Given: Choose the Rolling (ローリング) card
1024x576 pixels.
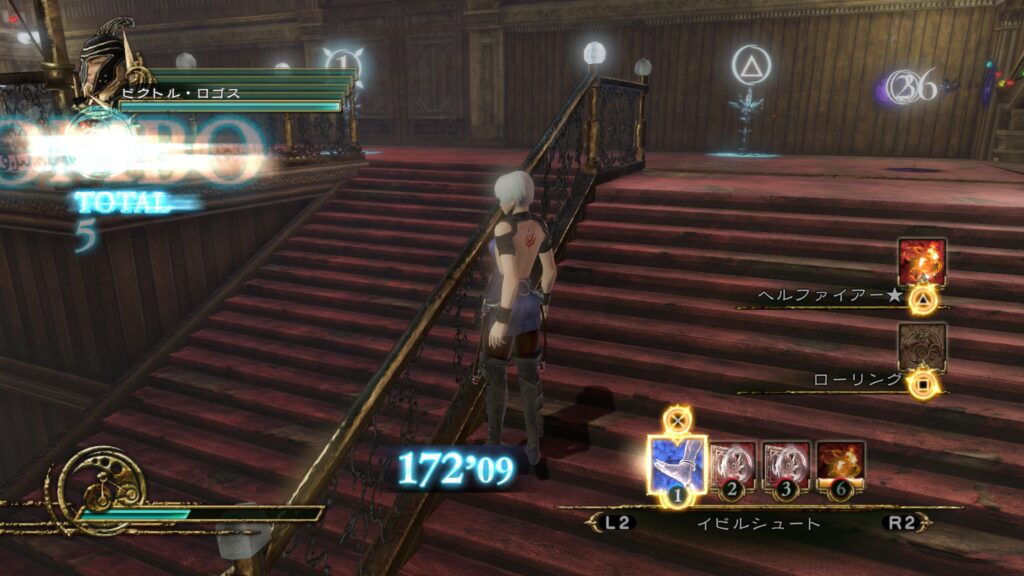Looking at the screenshot, I should (921, 347).
